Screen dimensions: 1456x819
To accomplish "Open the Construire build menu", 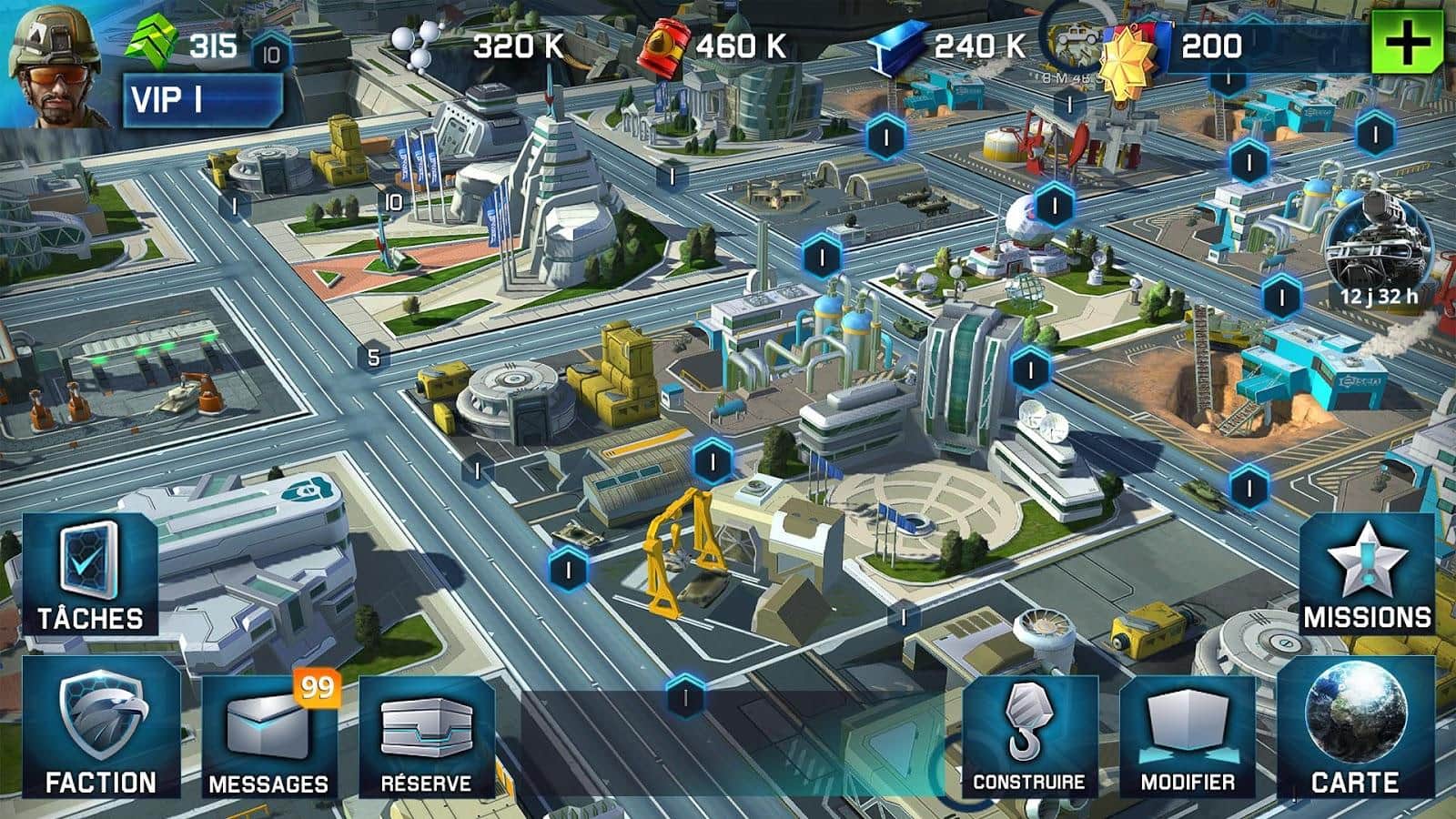I will pyautogui.click(x=1029, y=737).
